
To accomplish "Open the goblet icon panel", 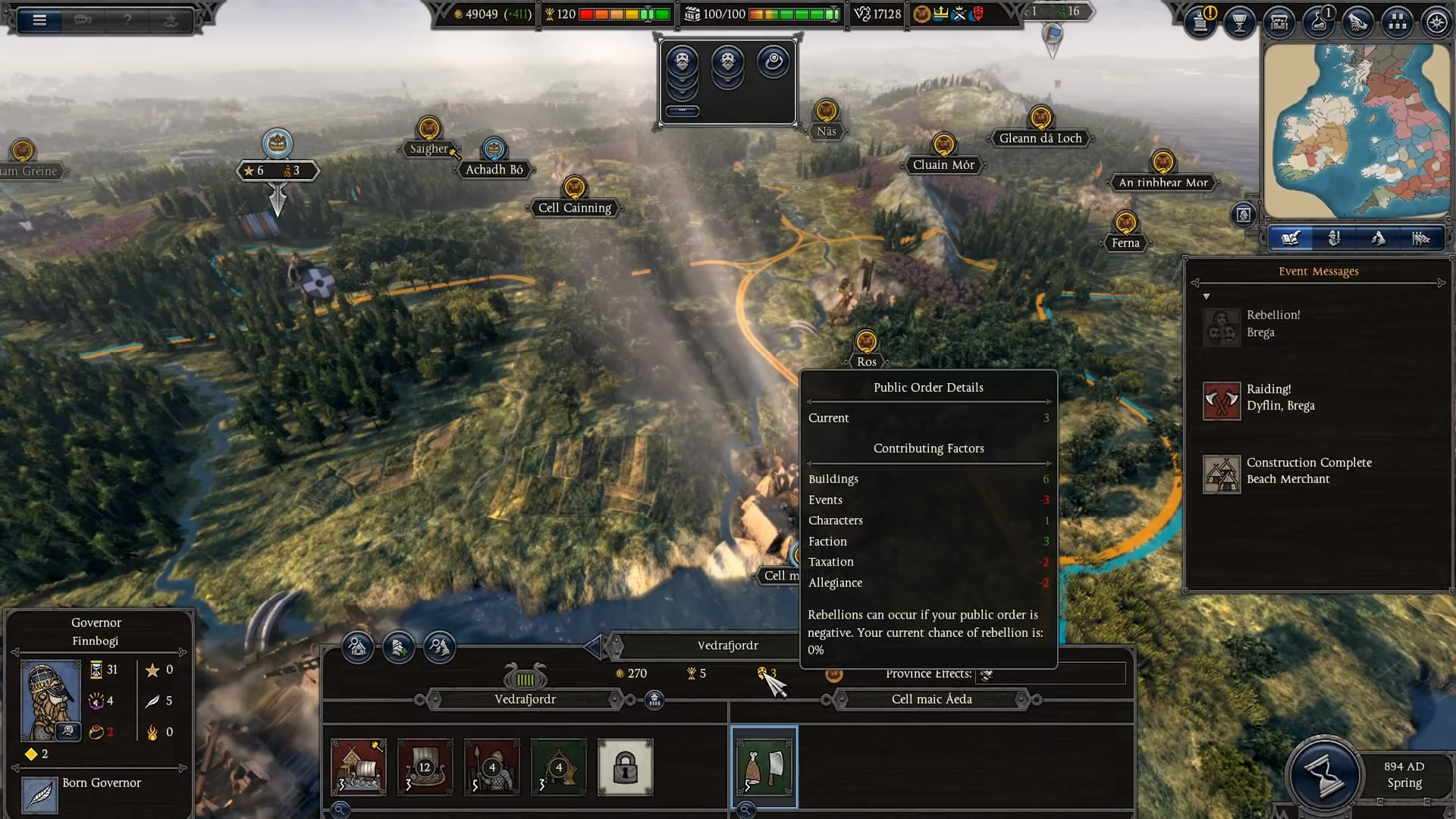I will (x=1240, y=22).
